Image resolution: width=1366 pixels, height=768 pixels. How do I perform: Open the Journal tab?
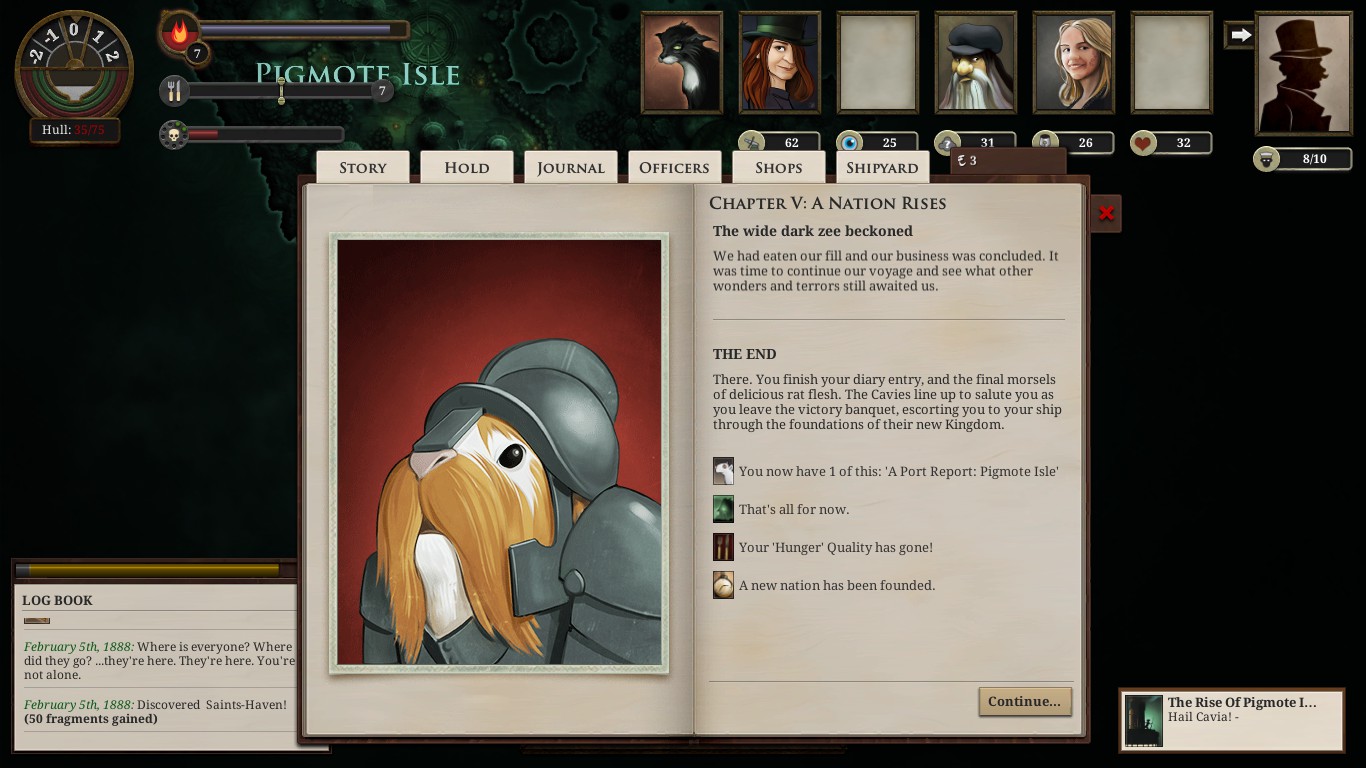[x=570, y=167]
